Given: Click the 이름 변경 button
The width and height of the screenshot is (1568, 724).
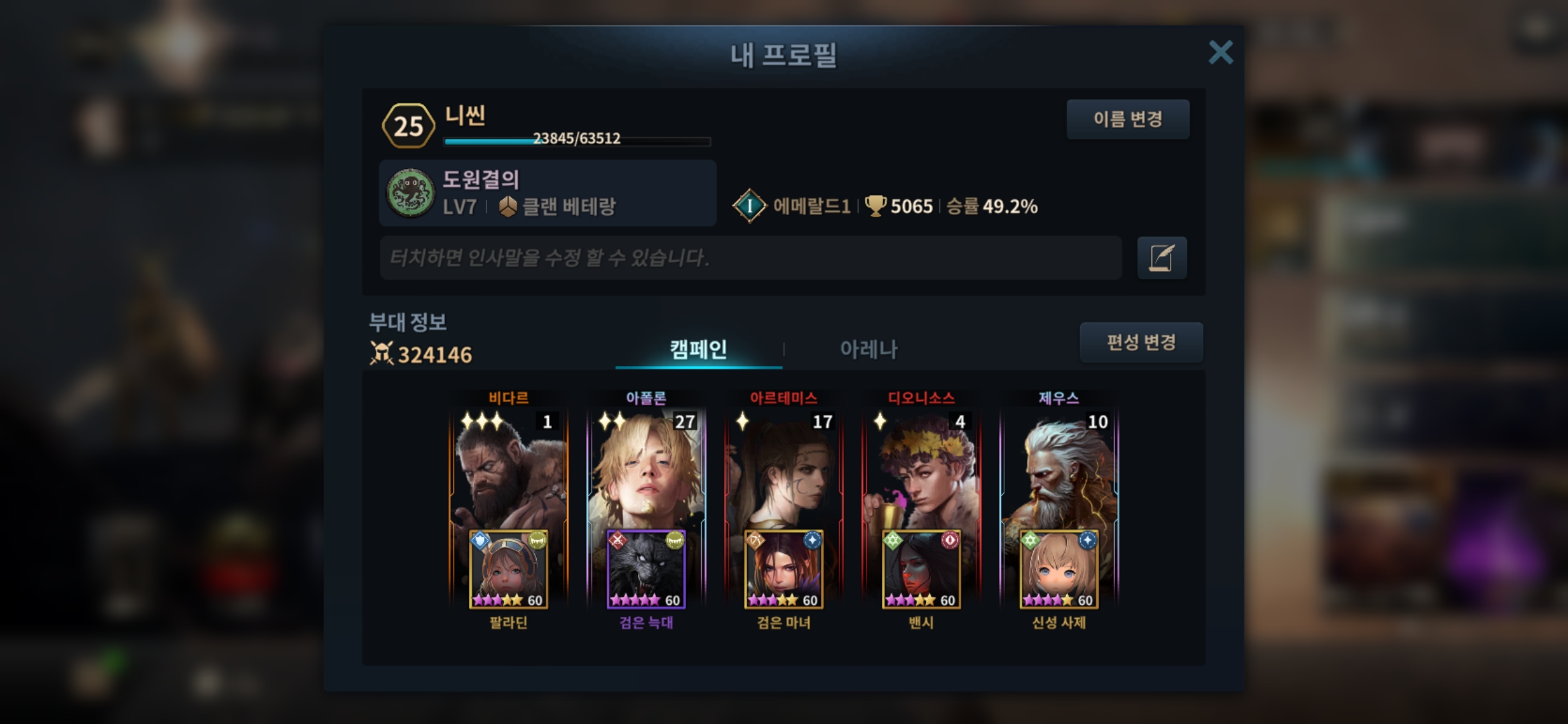Looking at the screenshot, I should coord(1128,119).
